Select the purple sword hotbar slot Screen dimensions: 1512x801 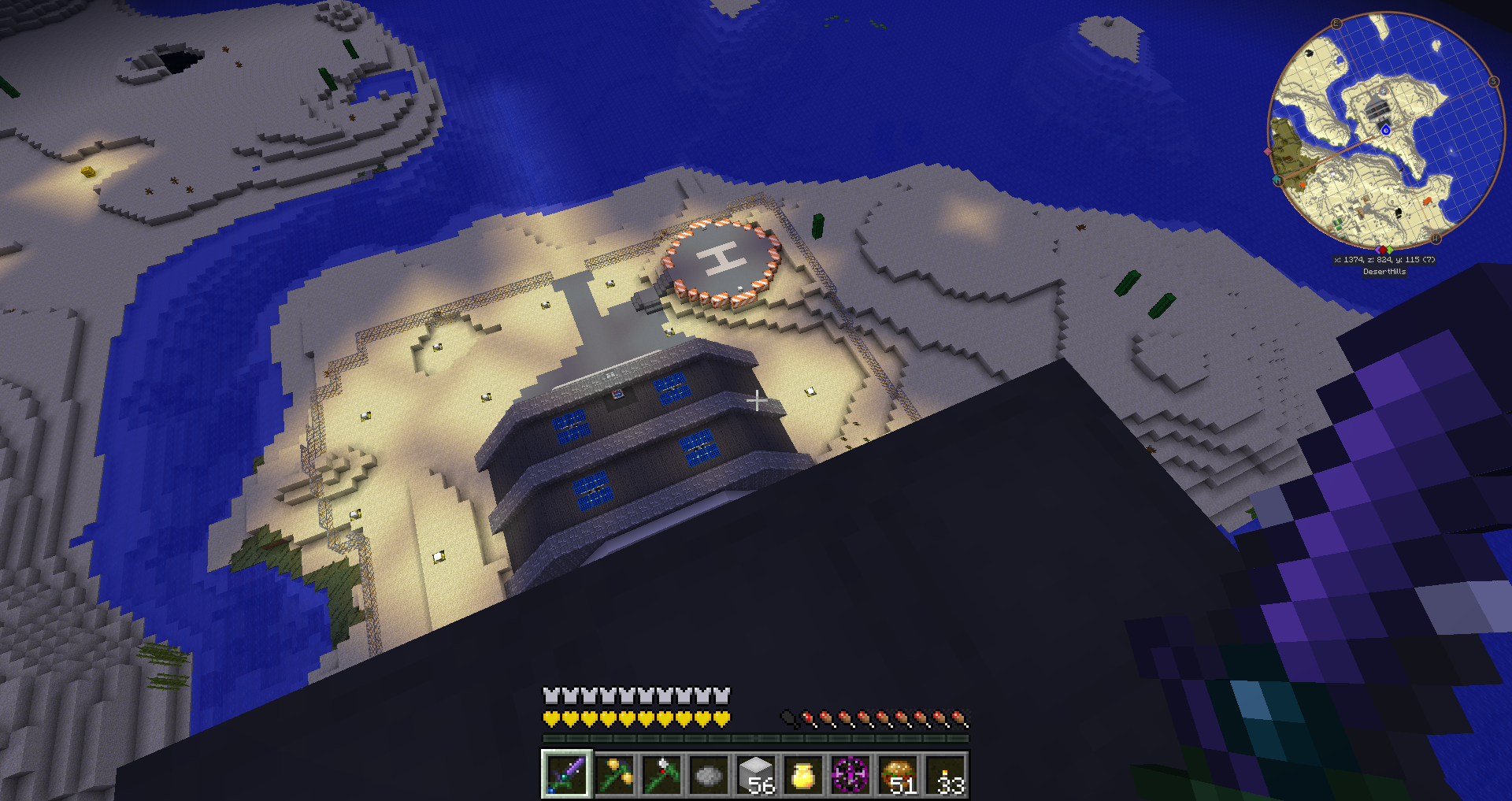tap(566, 773)
